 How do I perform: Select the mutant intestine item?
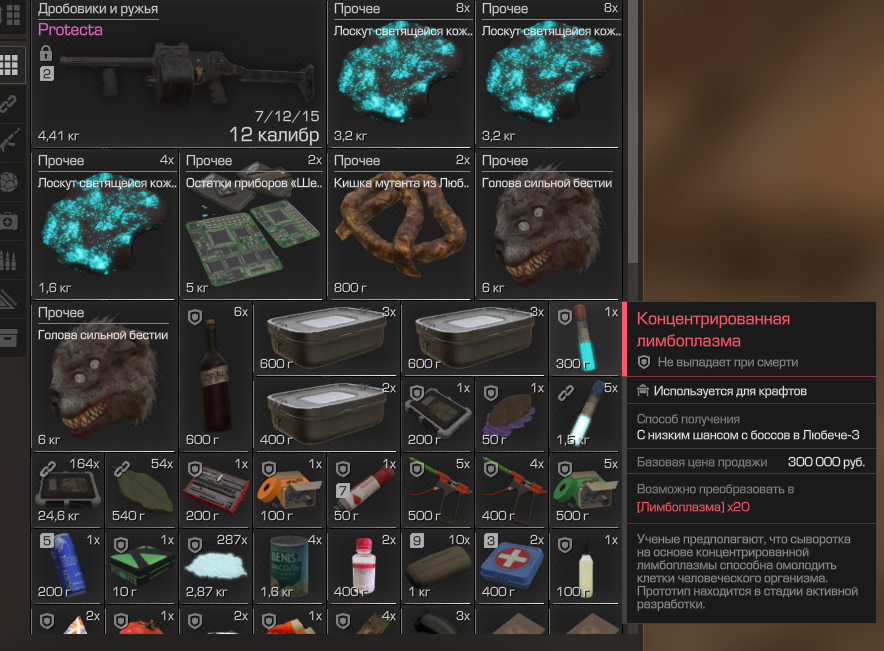pyautogui.click(x=401, y=226)
